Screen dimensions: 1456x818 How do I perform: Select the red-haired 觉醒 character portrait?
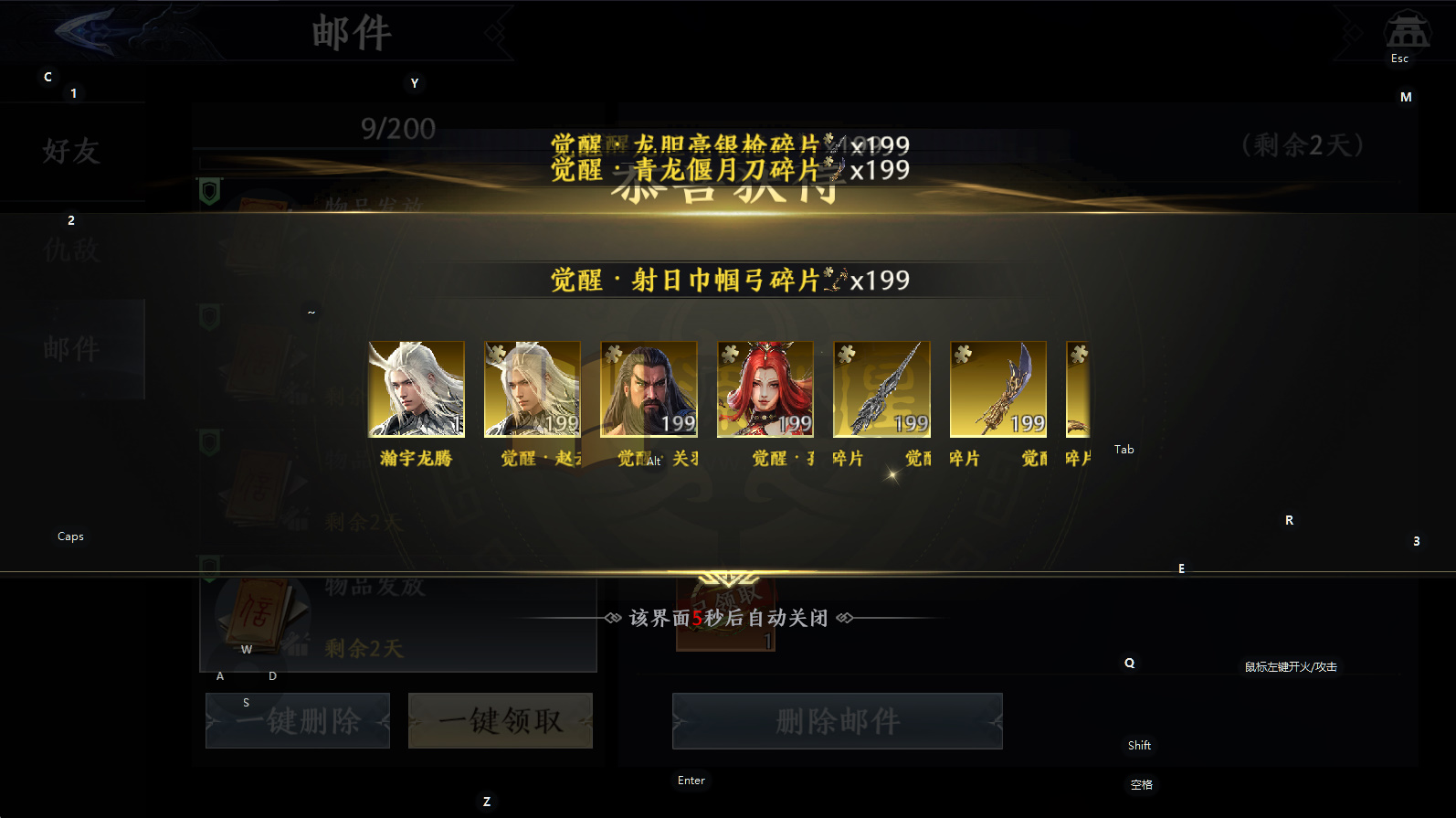click(765, 388)
